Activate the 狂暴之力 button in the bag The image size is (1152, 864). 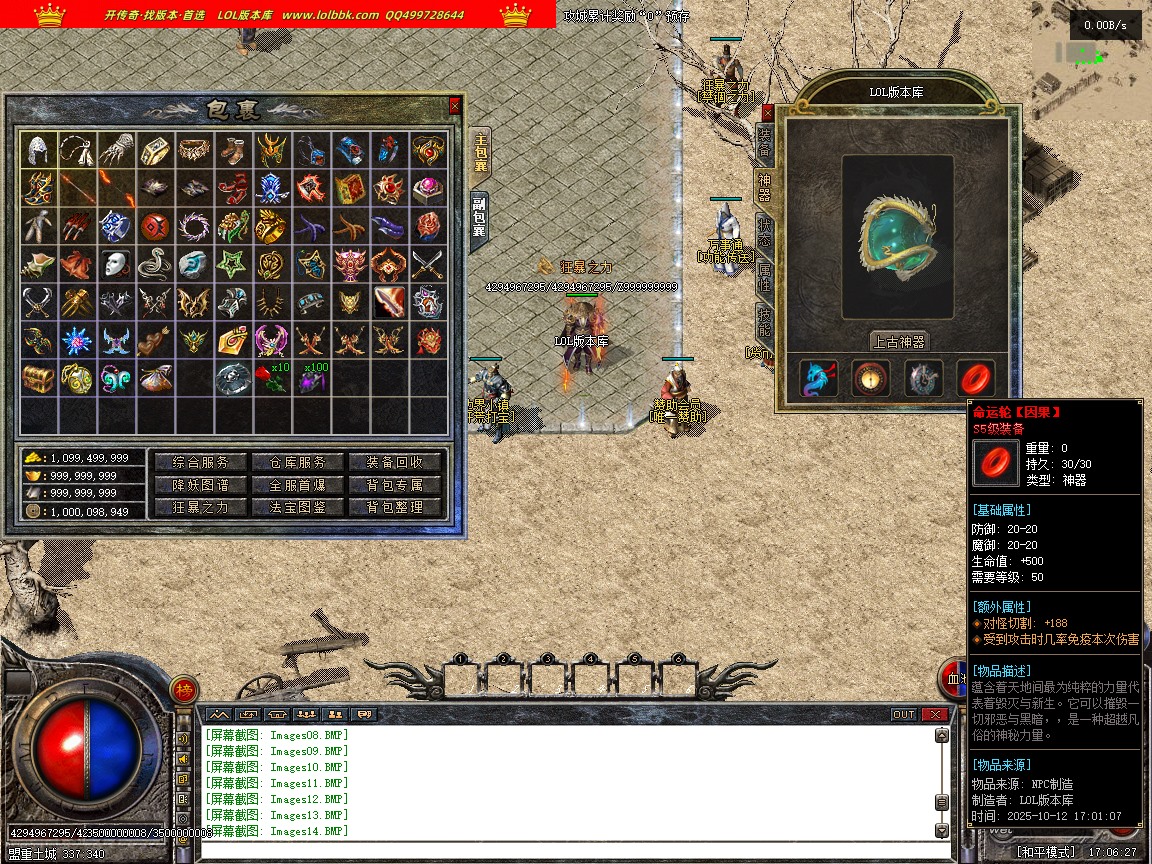tap(200, 507)
